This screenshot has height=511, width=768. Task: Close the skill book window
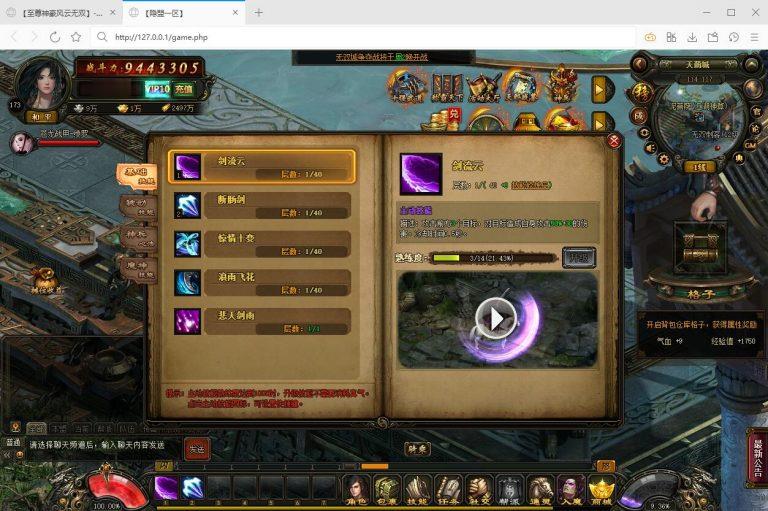614,141
